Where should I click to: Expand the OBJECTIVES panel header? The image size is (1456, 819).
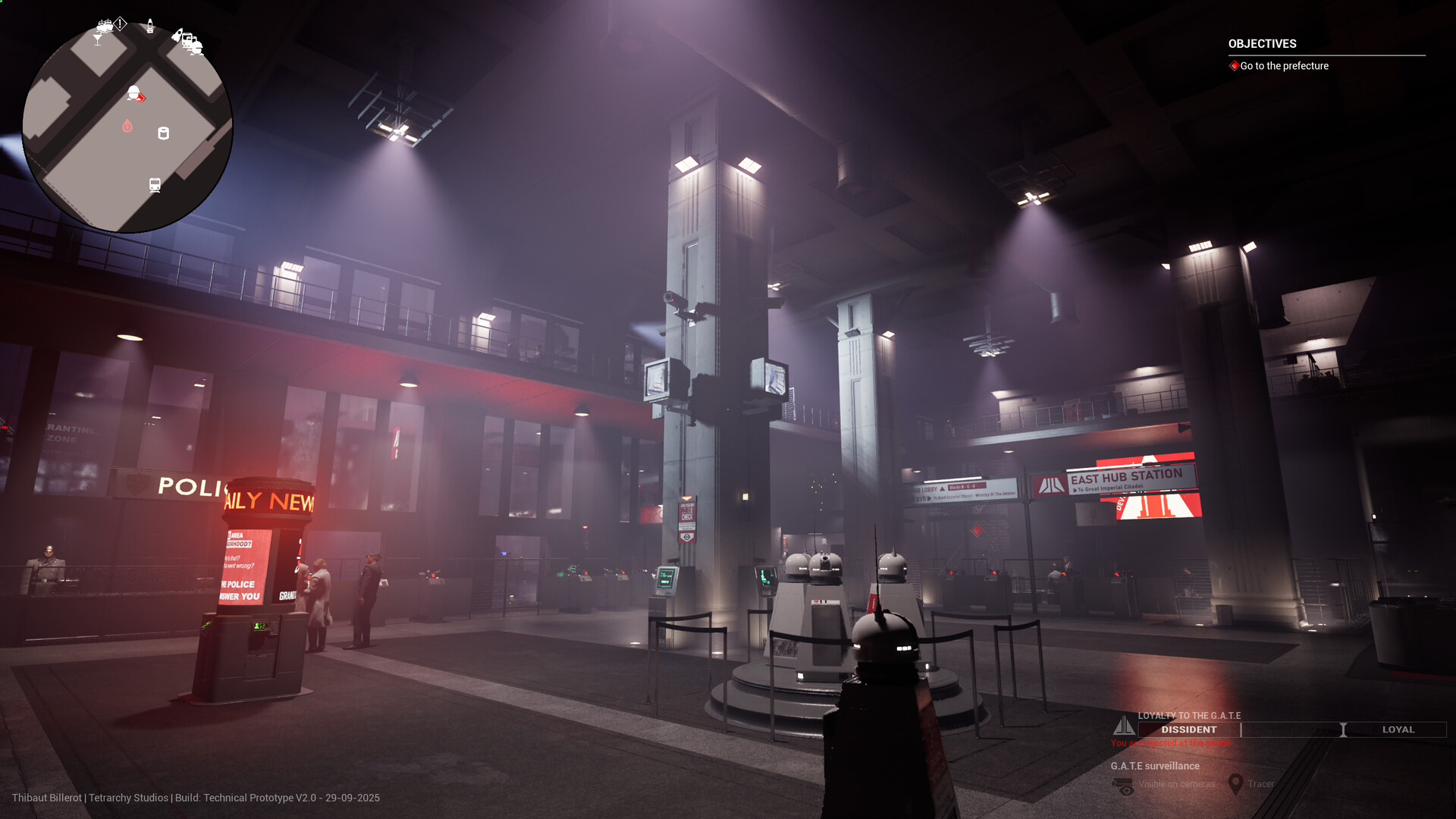click(1262, 43)
